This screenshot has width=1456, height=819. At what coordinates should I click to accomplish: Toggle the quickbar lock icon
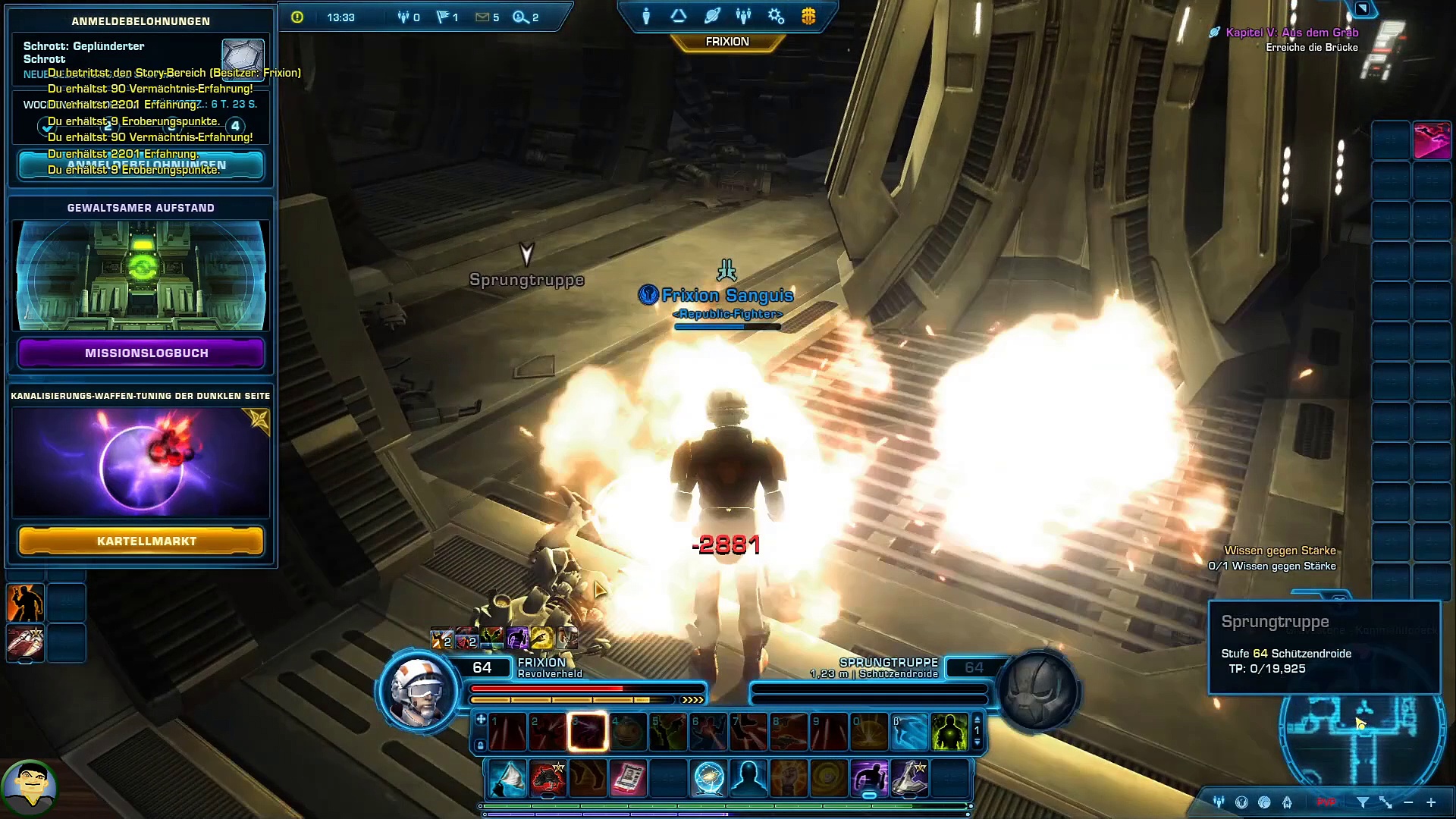(480, 746)
